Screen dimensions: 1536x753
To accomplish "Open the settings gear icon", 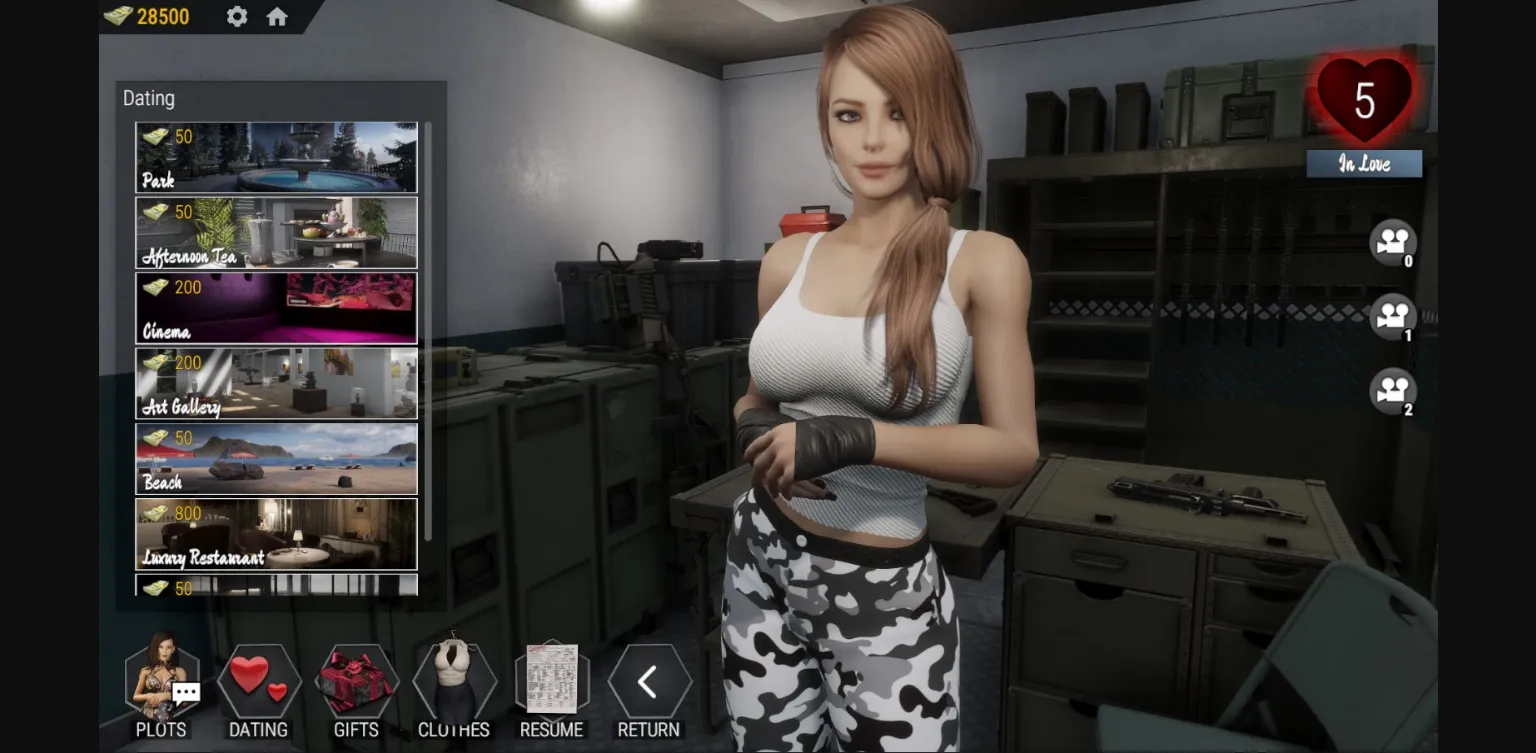I will [236, 16].
